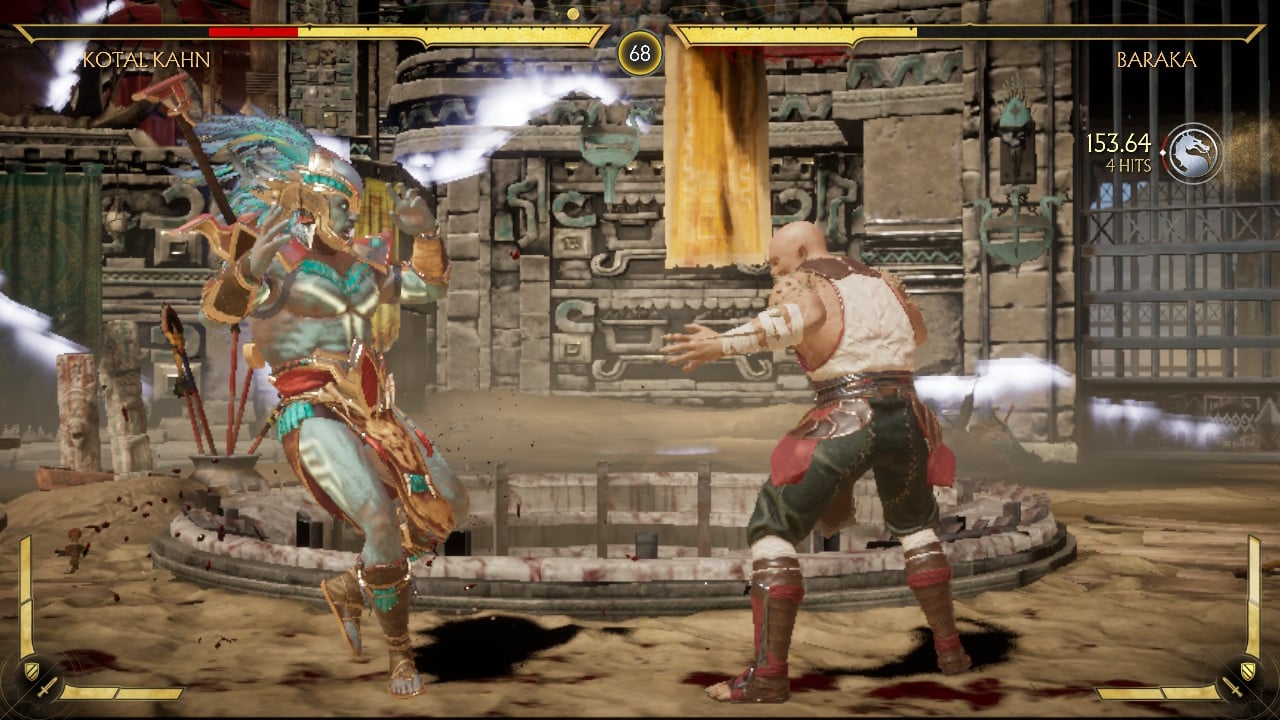Image resolution: width=1280 pixels, height=720 pixels.
Task: Expand the red ring around the dragon logo
Action: point(1166,140)
